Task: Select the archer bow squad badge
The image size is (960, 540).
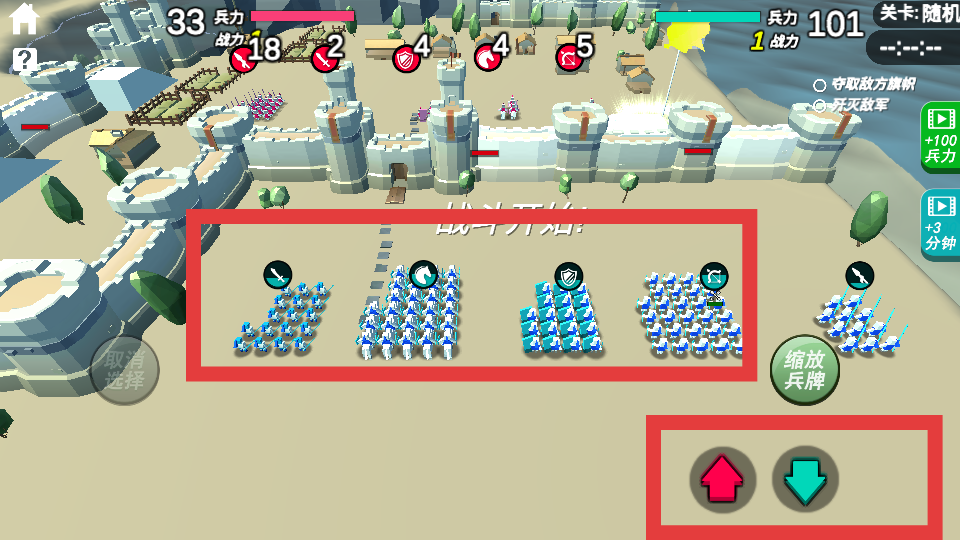Action: coord(713,275)
